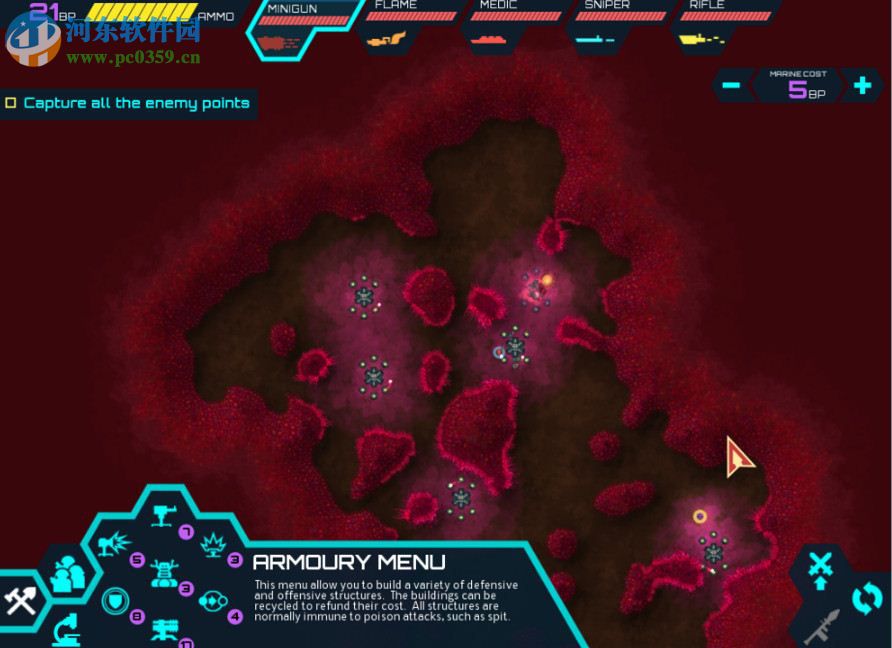Open the axe and shovel build menu

[x=20, y=599]
